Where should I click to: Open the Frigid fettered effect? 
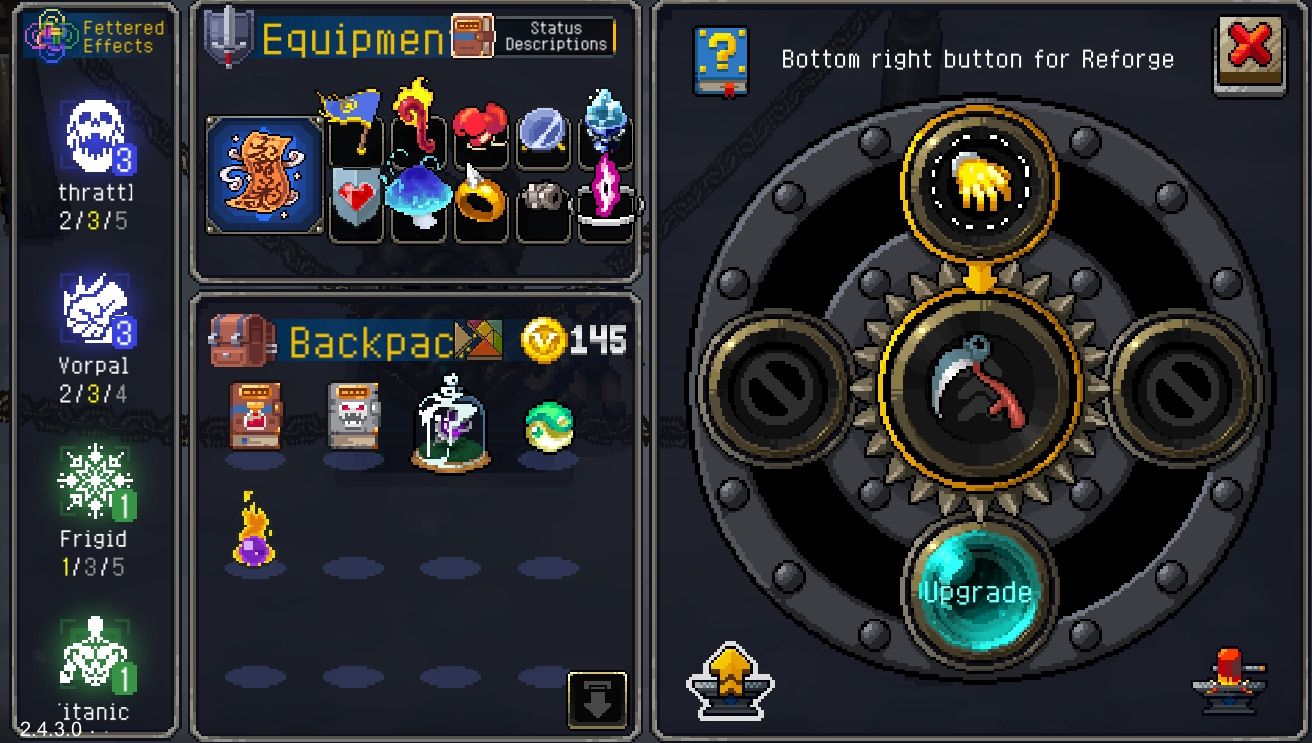(x=93, y=497)
